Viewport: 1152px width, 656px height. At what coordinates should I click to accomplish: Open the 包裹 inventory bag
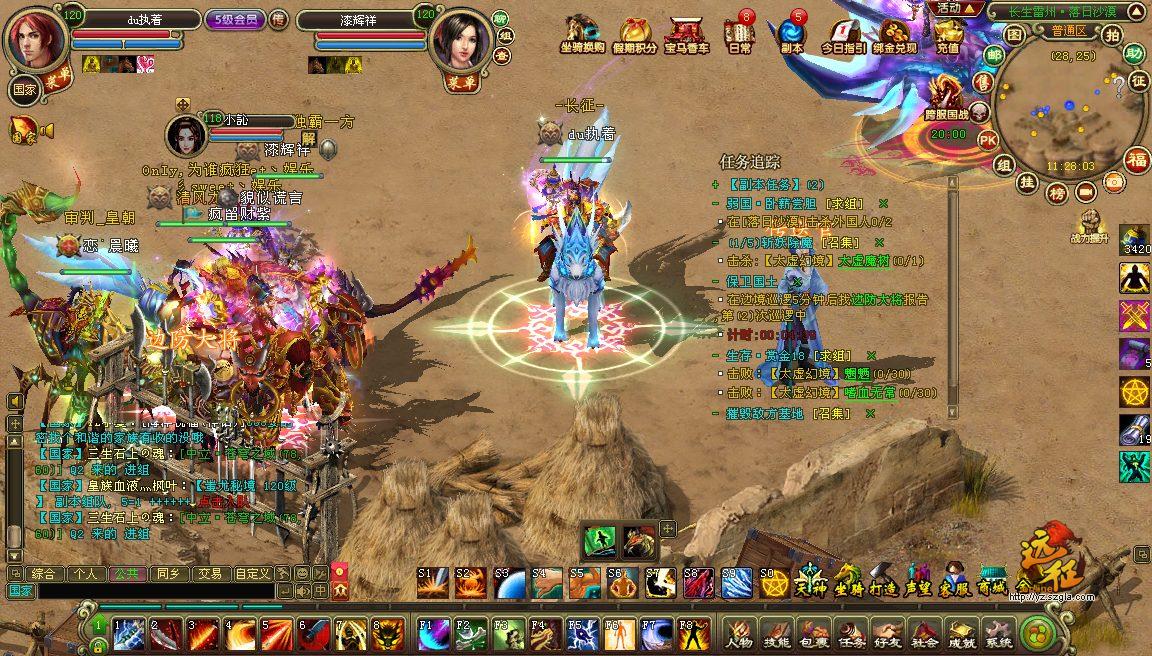pos(814,633)
